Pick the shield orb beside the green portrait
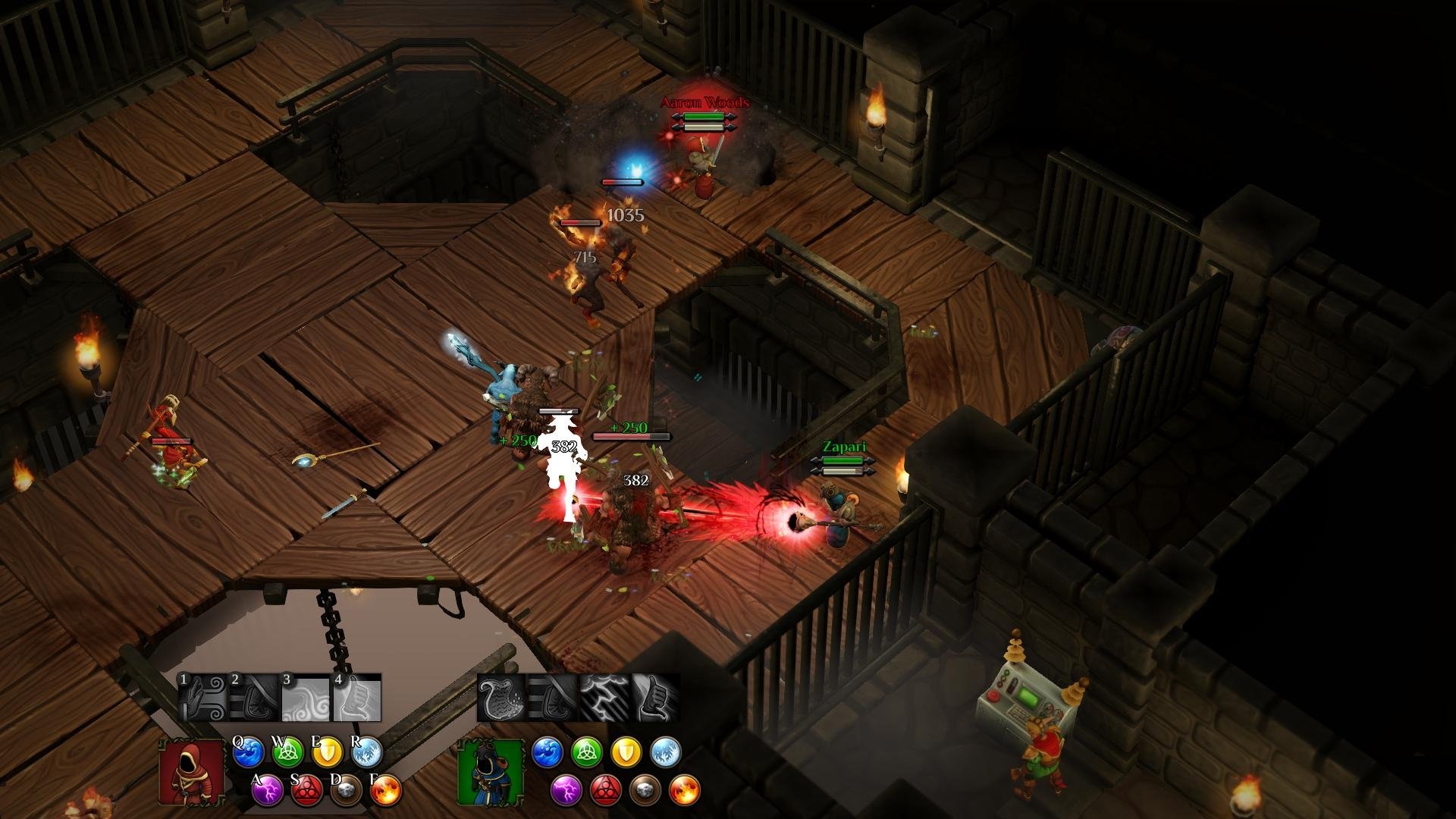This screenshot has width=1456, height=819. (626, 752)
